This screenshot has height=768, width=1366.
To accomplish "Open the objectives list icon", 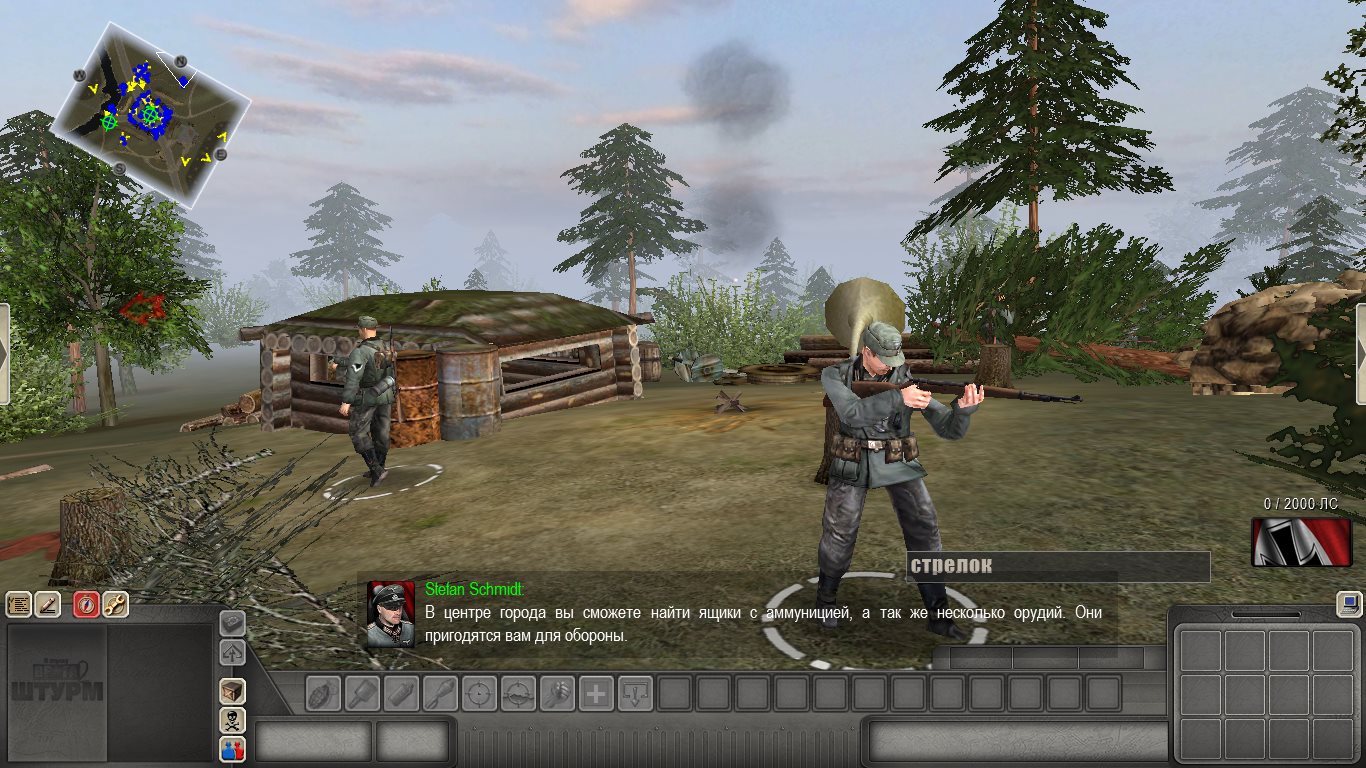I will [19, 604].
